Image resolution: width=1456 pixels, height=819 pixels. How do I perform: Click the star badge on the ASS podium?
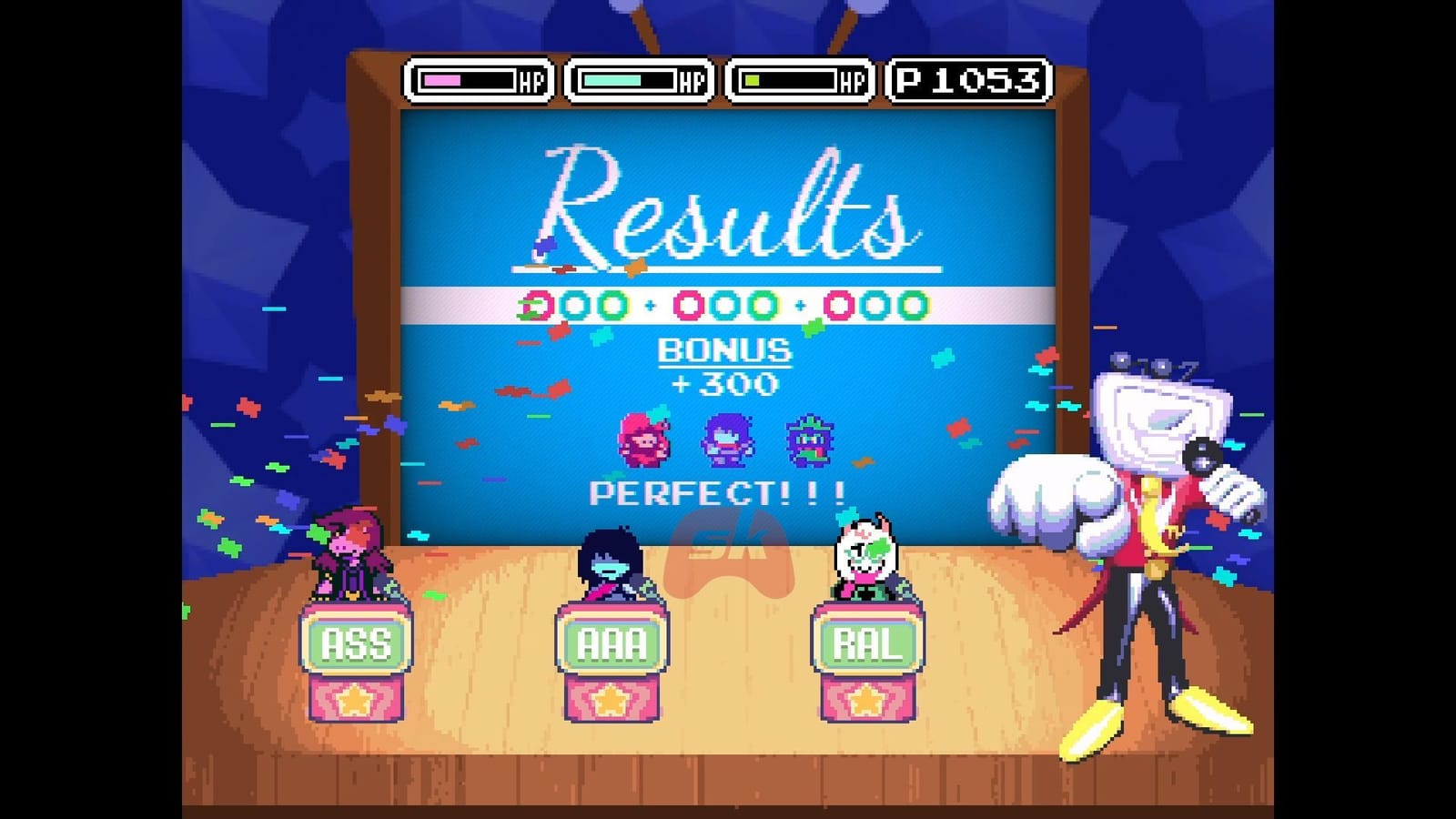[355, 701]
